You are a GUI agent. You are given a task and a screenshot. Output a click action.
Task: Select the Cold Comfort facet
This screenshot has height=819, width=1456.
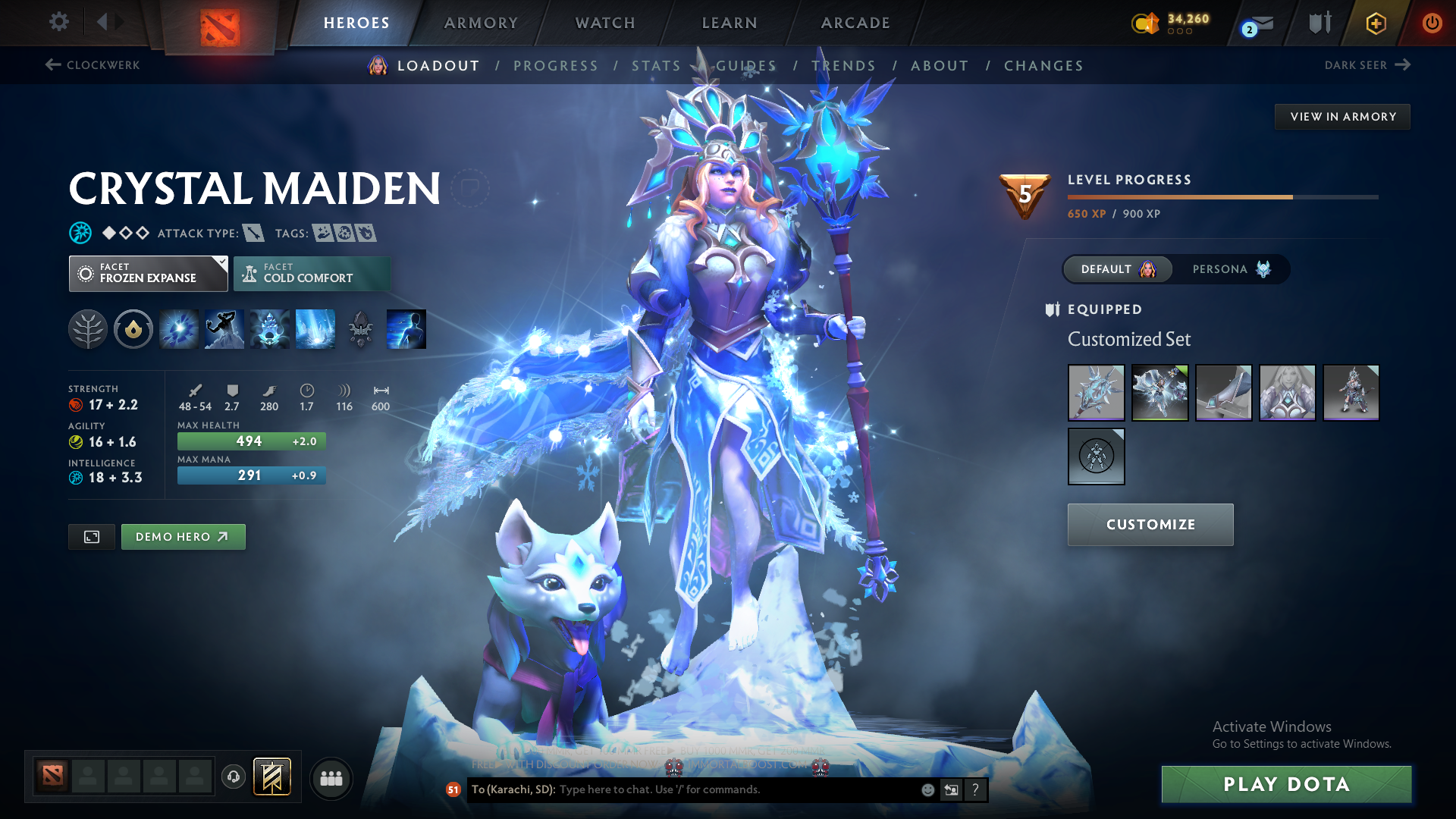[312, 273]
